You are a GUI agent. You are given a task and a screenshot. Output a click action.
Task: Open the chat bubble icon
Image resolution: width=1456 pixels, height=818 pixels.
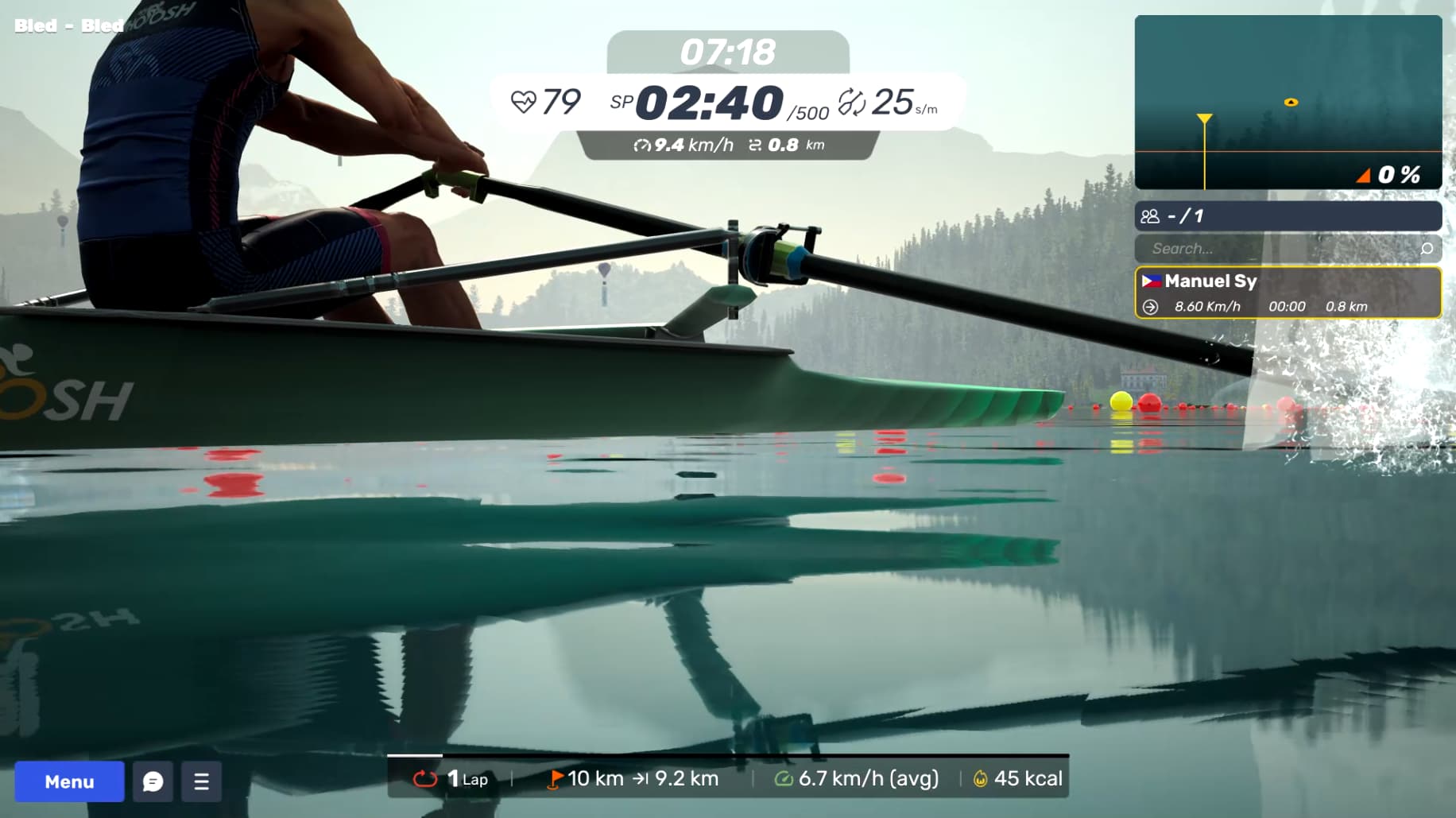153,781
